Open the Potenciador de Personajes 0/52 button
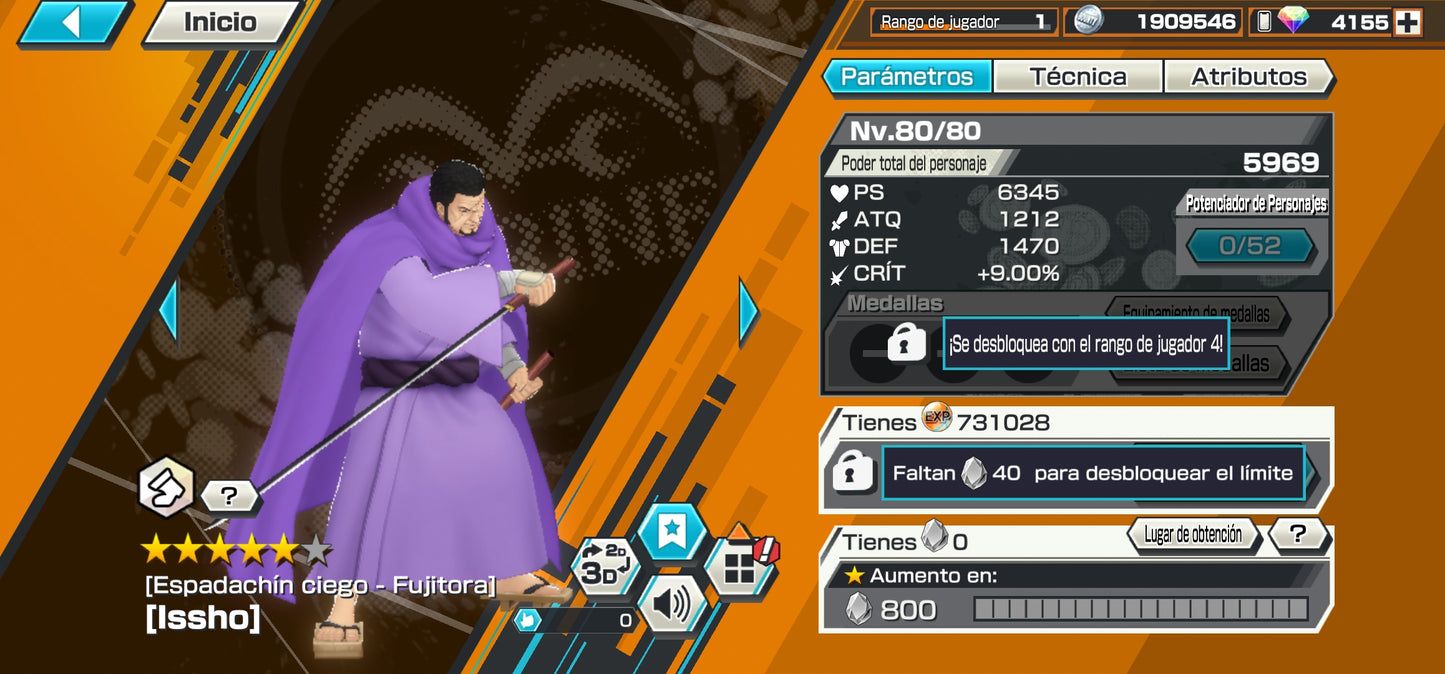1445x674 pixels. coord(1250,246)
